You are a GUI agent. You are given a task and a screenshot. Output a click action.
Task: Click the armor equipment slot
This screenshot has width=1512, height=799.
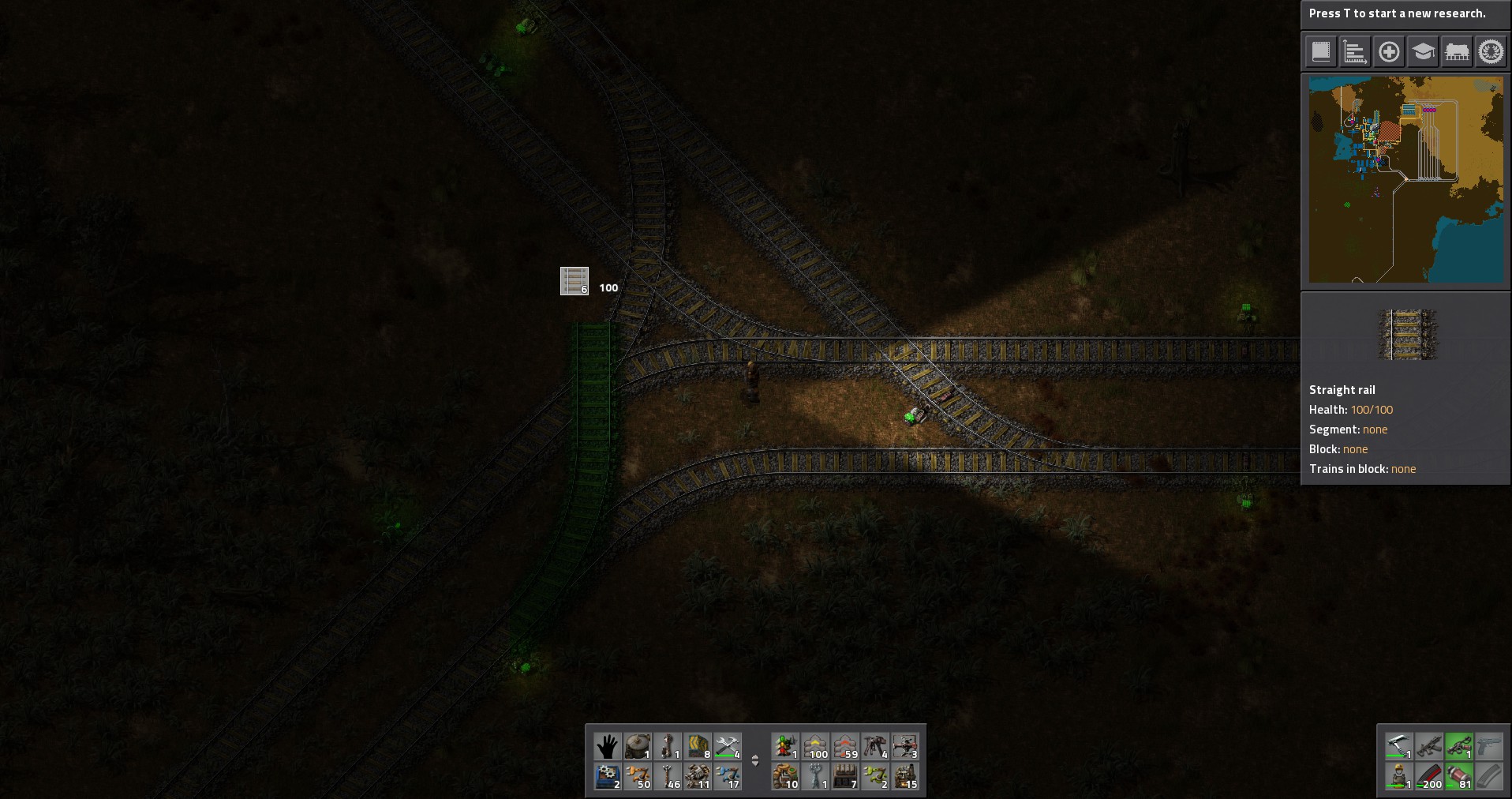(x=1398, y=777)
